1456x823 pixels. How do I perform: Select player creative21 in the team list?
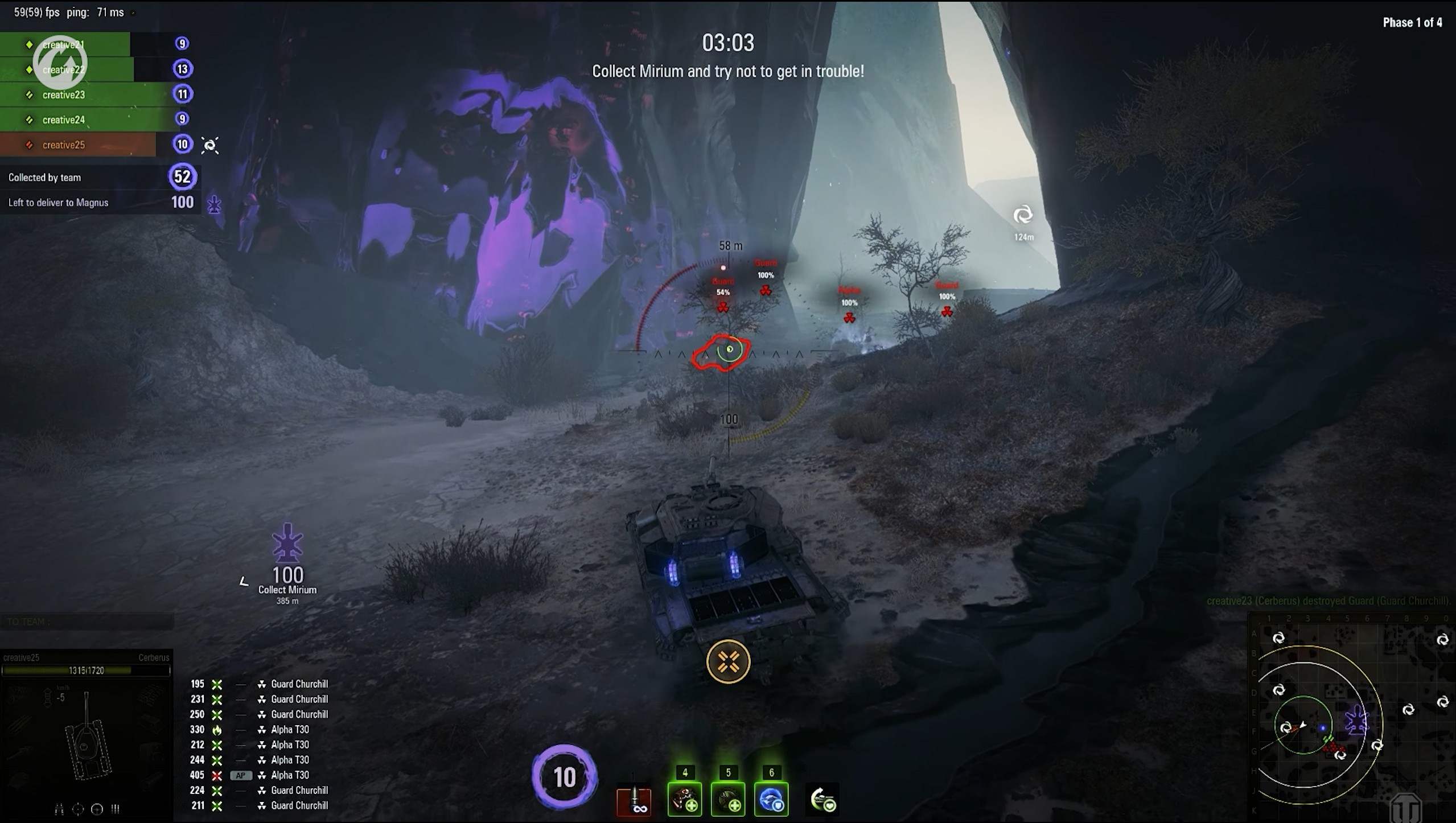click(64, 44)
